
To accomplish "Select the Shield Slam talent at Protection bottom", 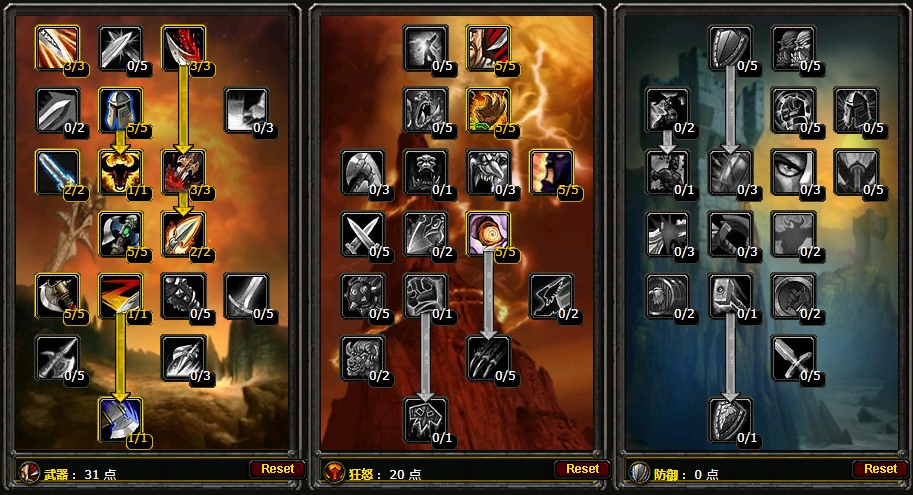I will coord(731,419).
